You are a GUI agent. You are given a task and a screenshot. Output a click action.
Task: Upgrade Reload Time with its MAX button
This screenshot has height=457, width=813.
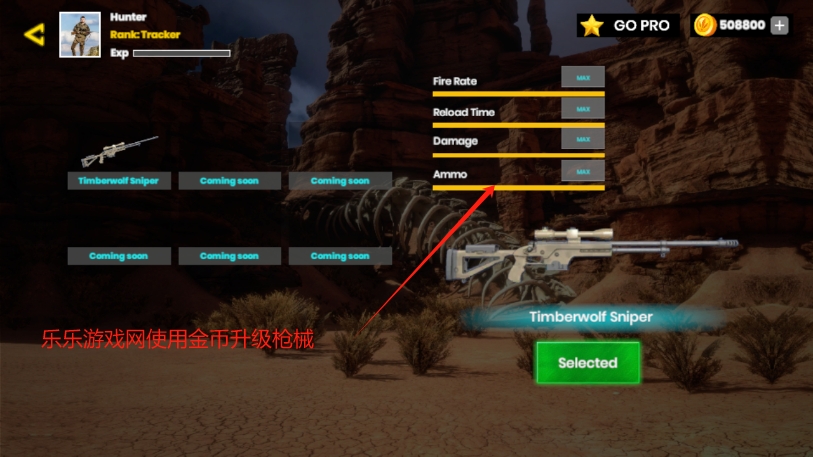(x=583, y=109)
